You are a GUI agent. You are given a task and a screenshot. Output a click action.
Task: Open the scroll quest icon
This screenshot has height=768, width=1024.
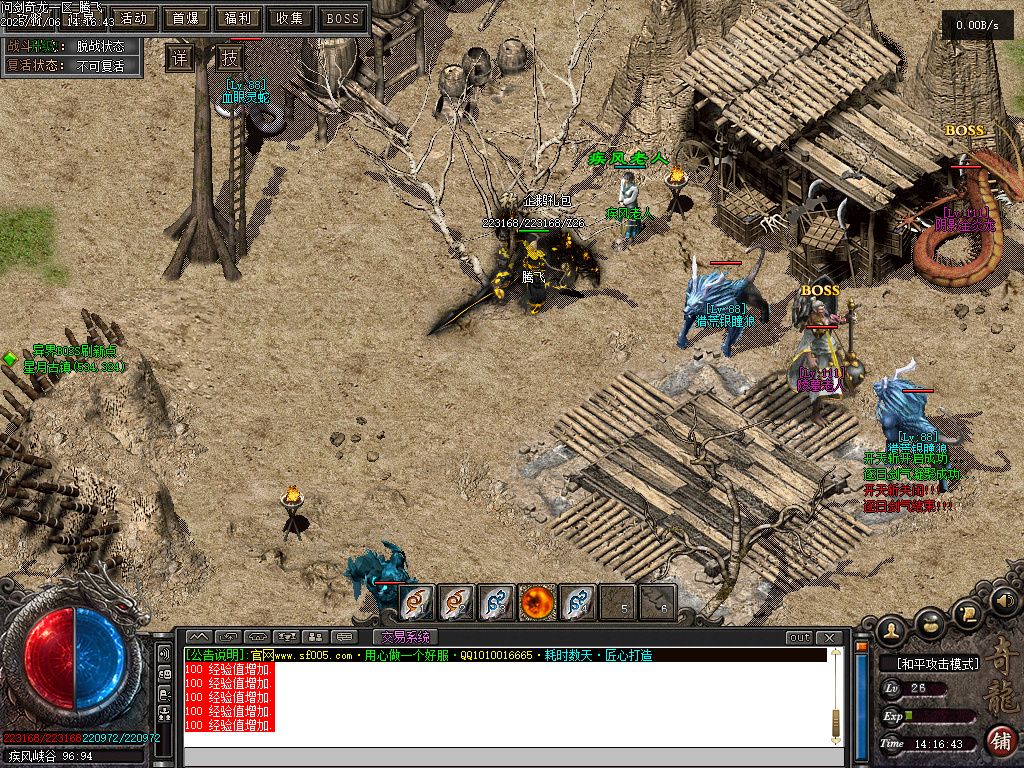[x=967, y=612]
